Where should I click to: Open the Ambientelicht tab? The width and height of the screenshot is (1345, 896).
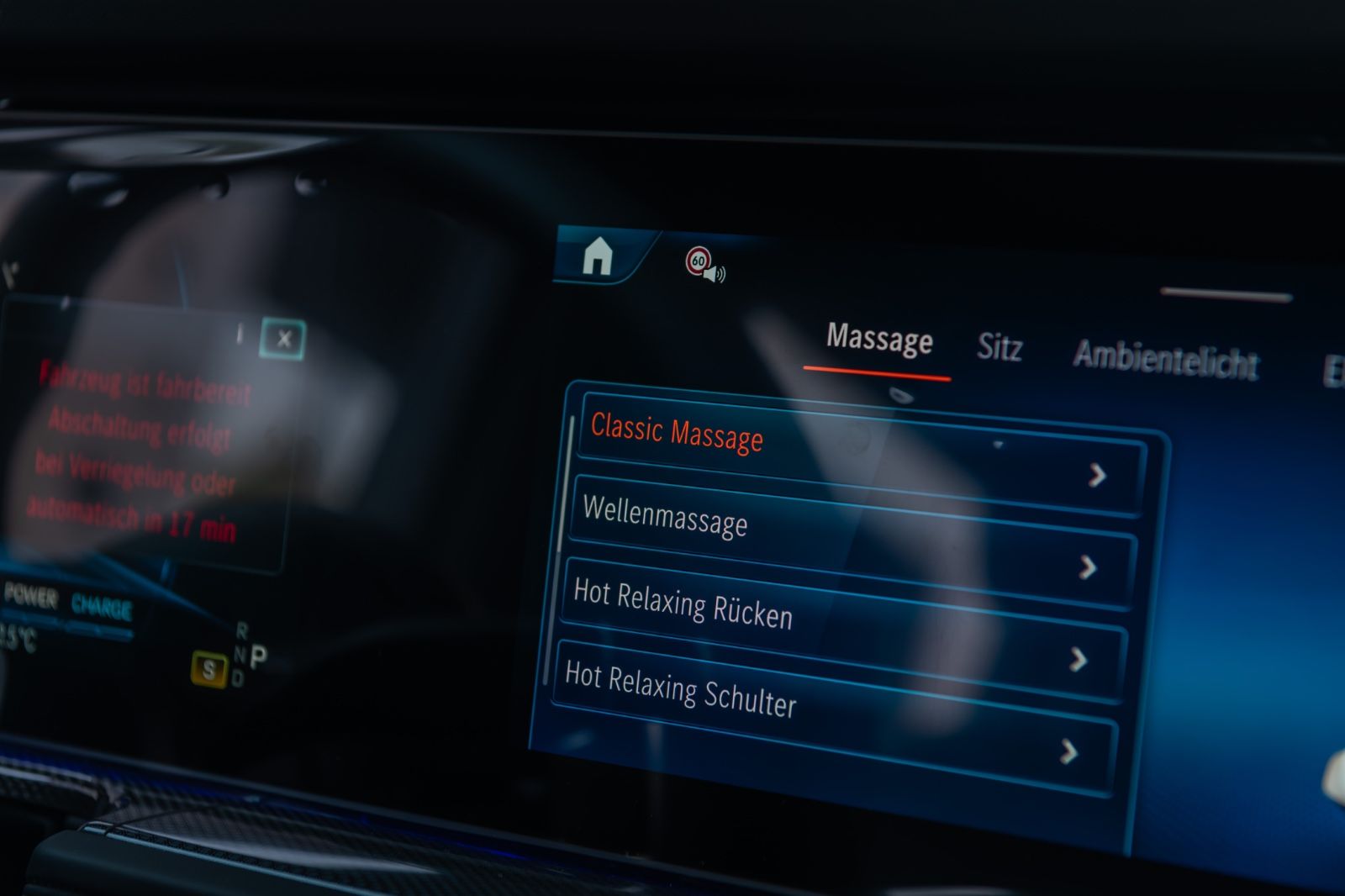pyautogui.click(x=1165, y=359)
